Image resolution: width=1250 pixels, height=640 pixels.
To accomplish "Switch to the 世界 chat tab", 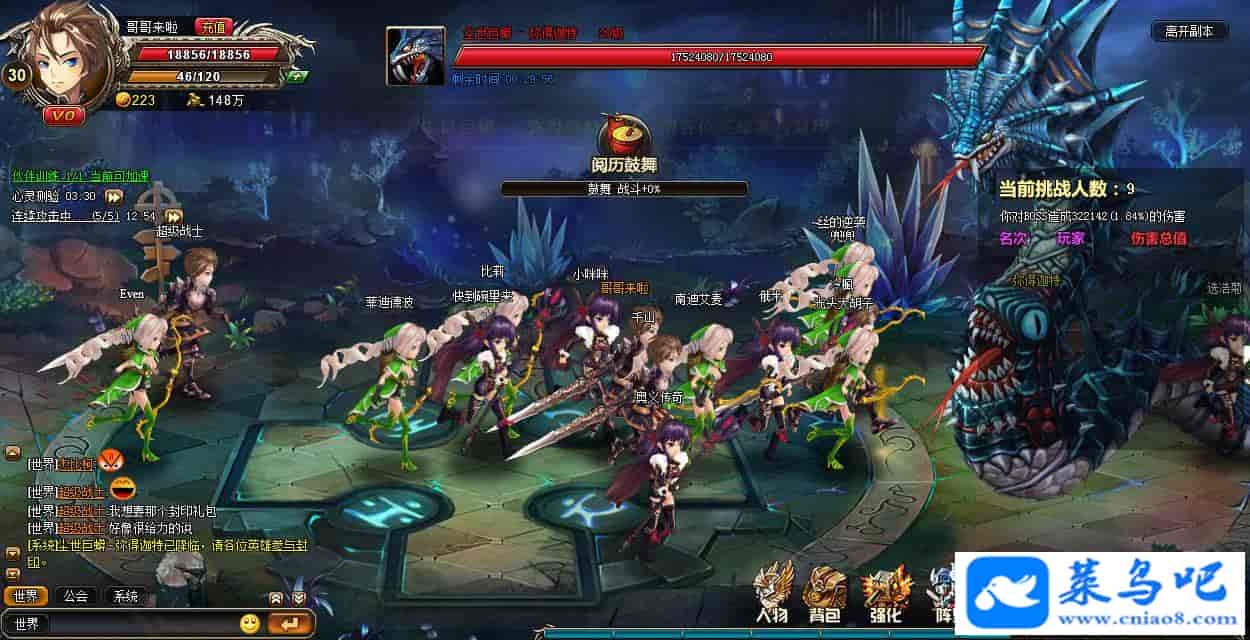I will pos(26,597).
